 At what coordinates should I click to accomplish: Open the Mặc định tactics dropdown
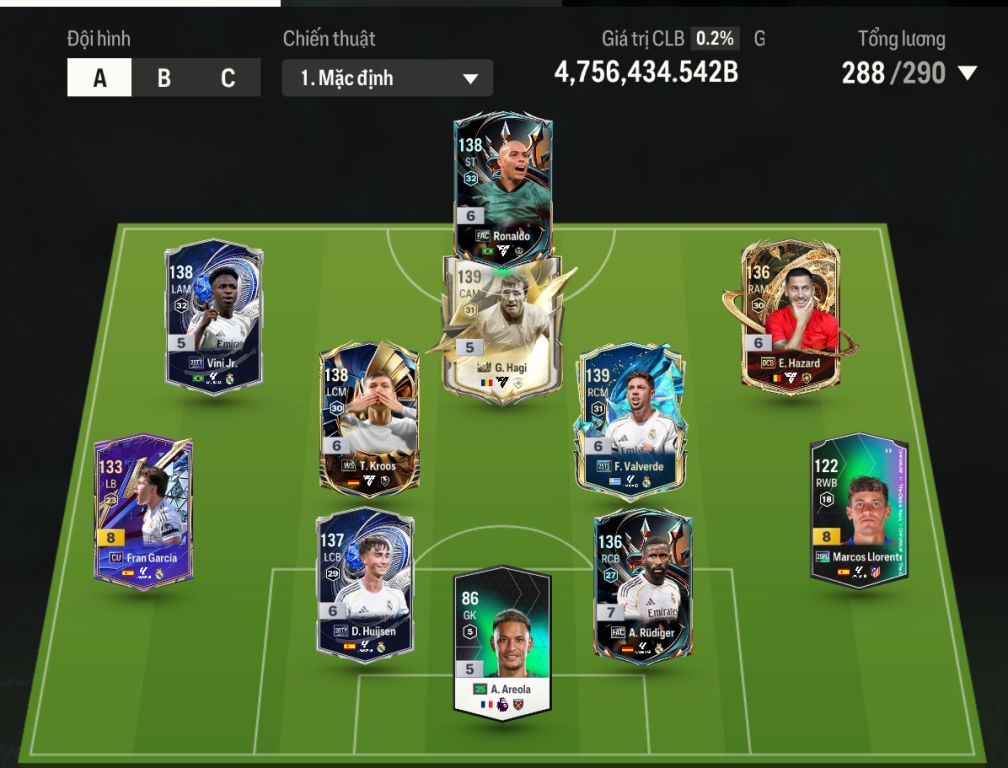pyautogui.click(x=387, y=78)
